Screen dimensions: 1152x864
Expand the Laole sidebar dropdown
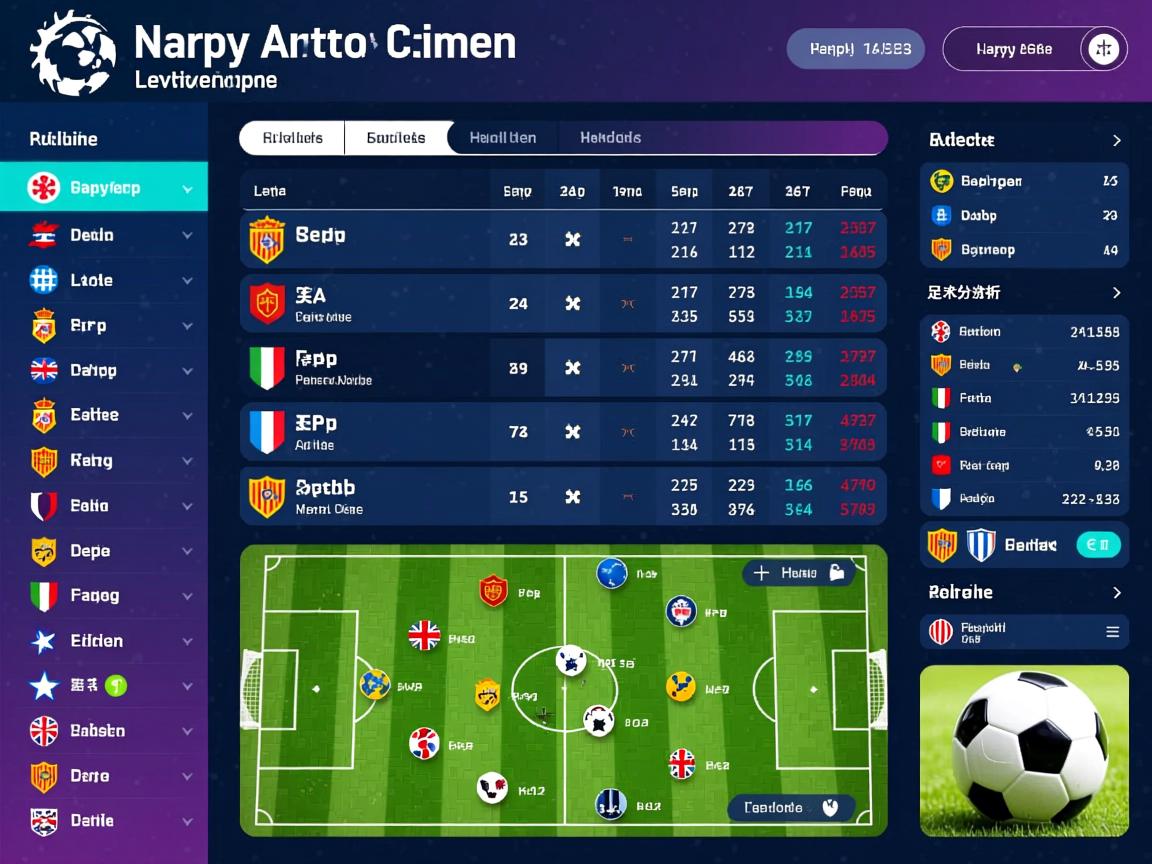coord(187,281)
